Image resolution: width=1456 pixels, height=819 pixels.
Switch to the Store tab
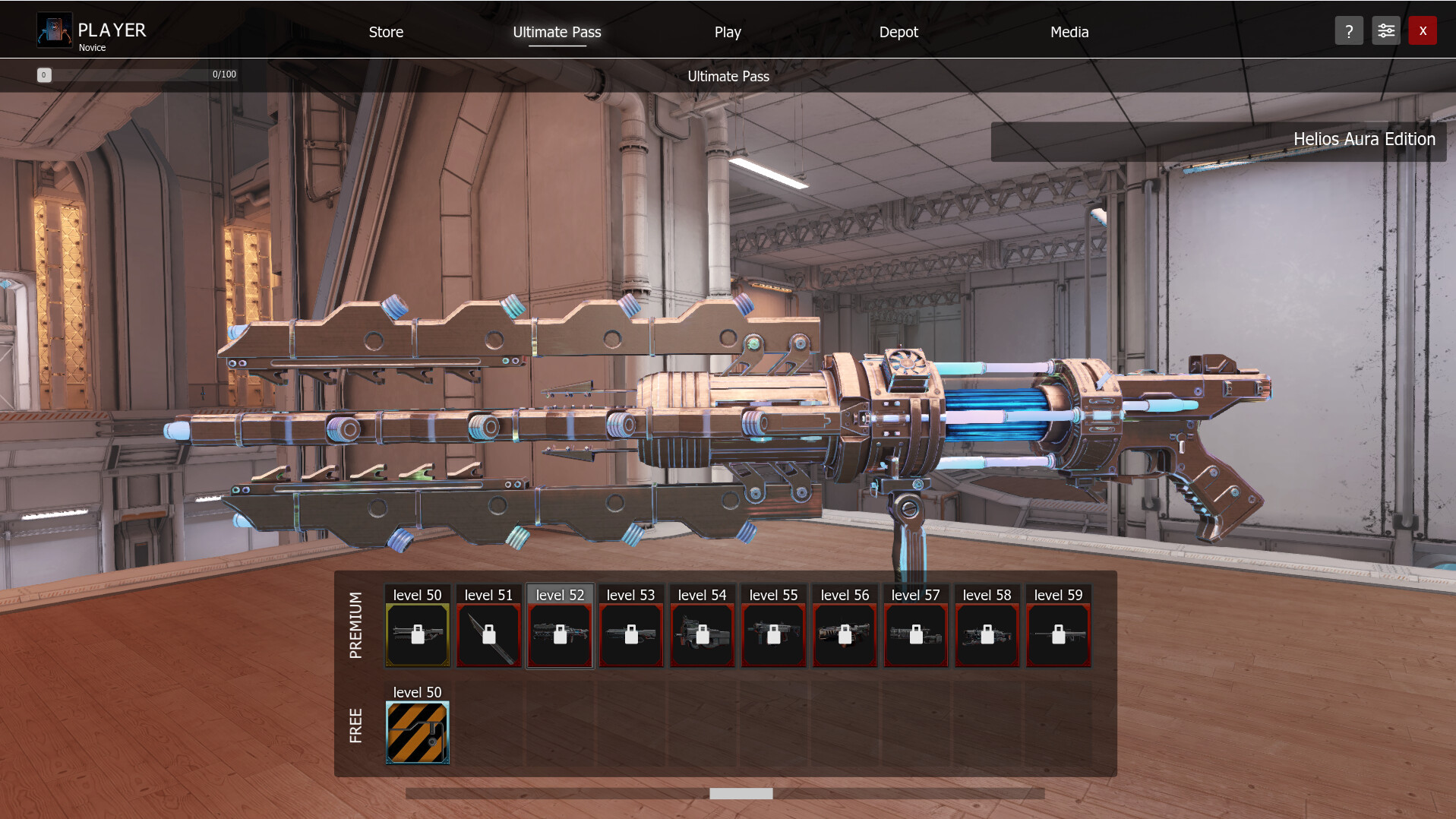tap(385, 32)
